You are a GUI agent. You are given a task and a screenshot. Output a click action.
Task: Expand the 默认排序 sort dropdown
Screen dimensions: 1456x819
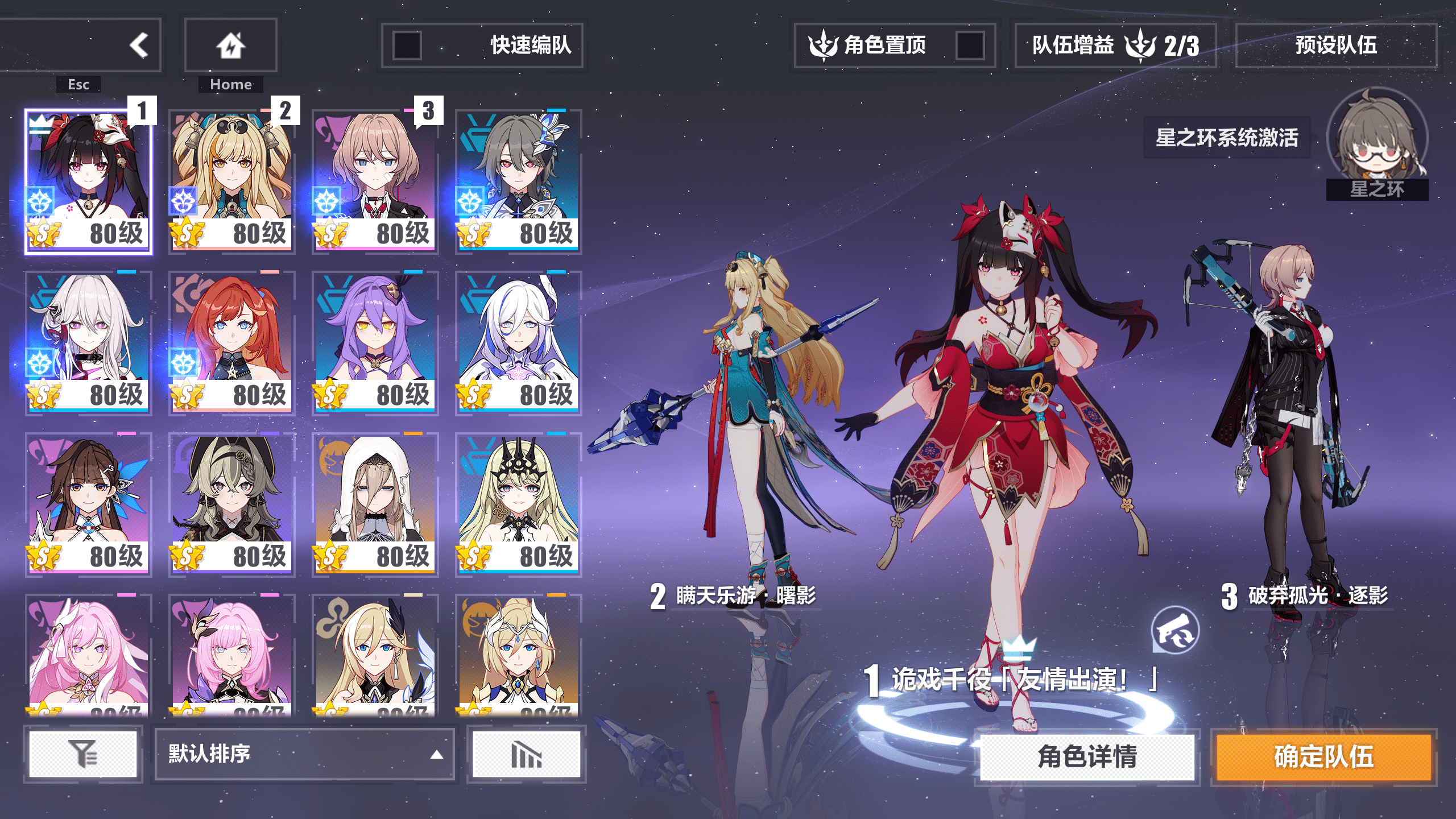point(304,754)
